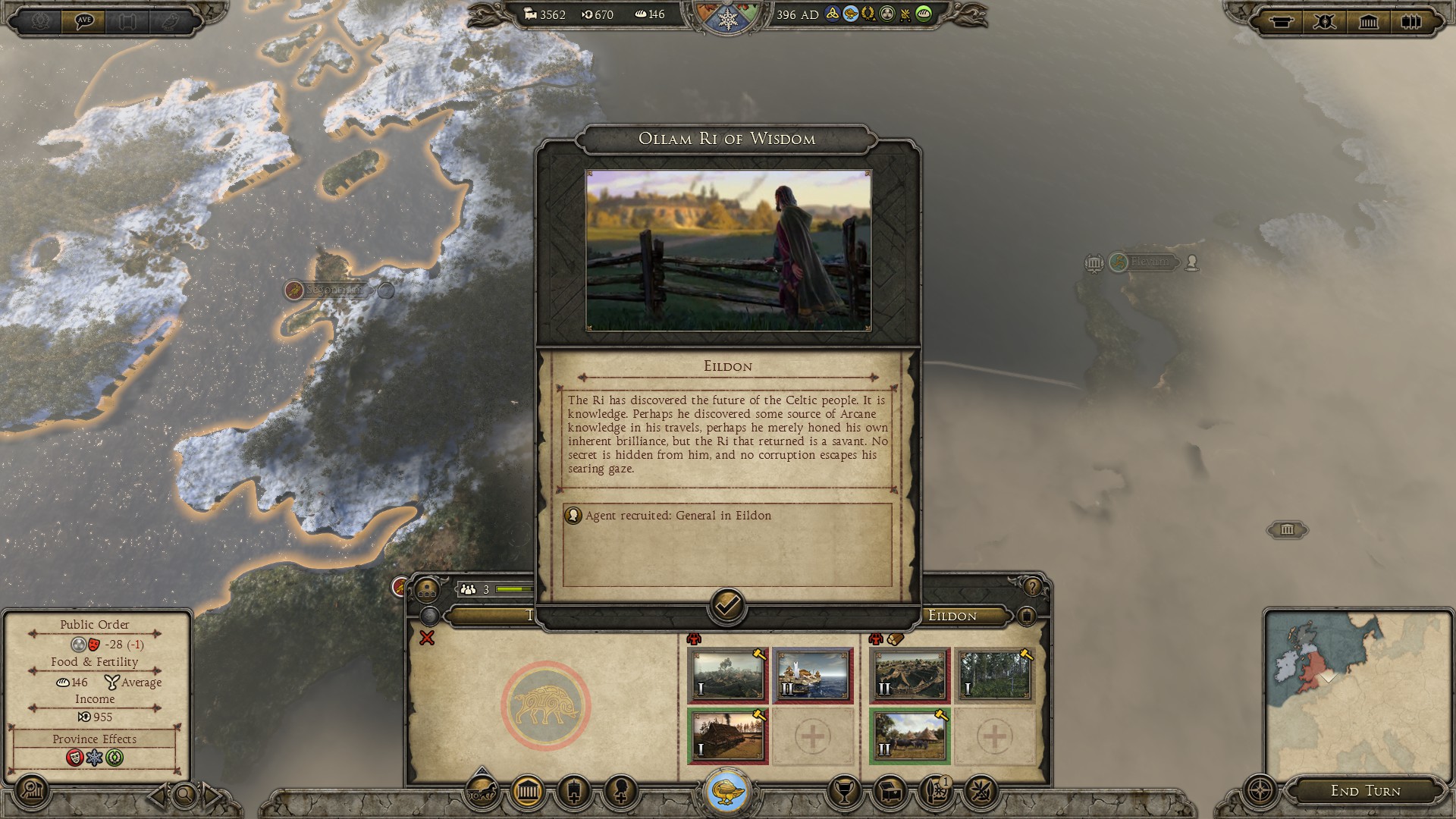Open the treasure chest finance panel

[891, 792]
